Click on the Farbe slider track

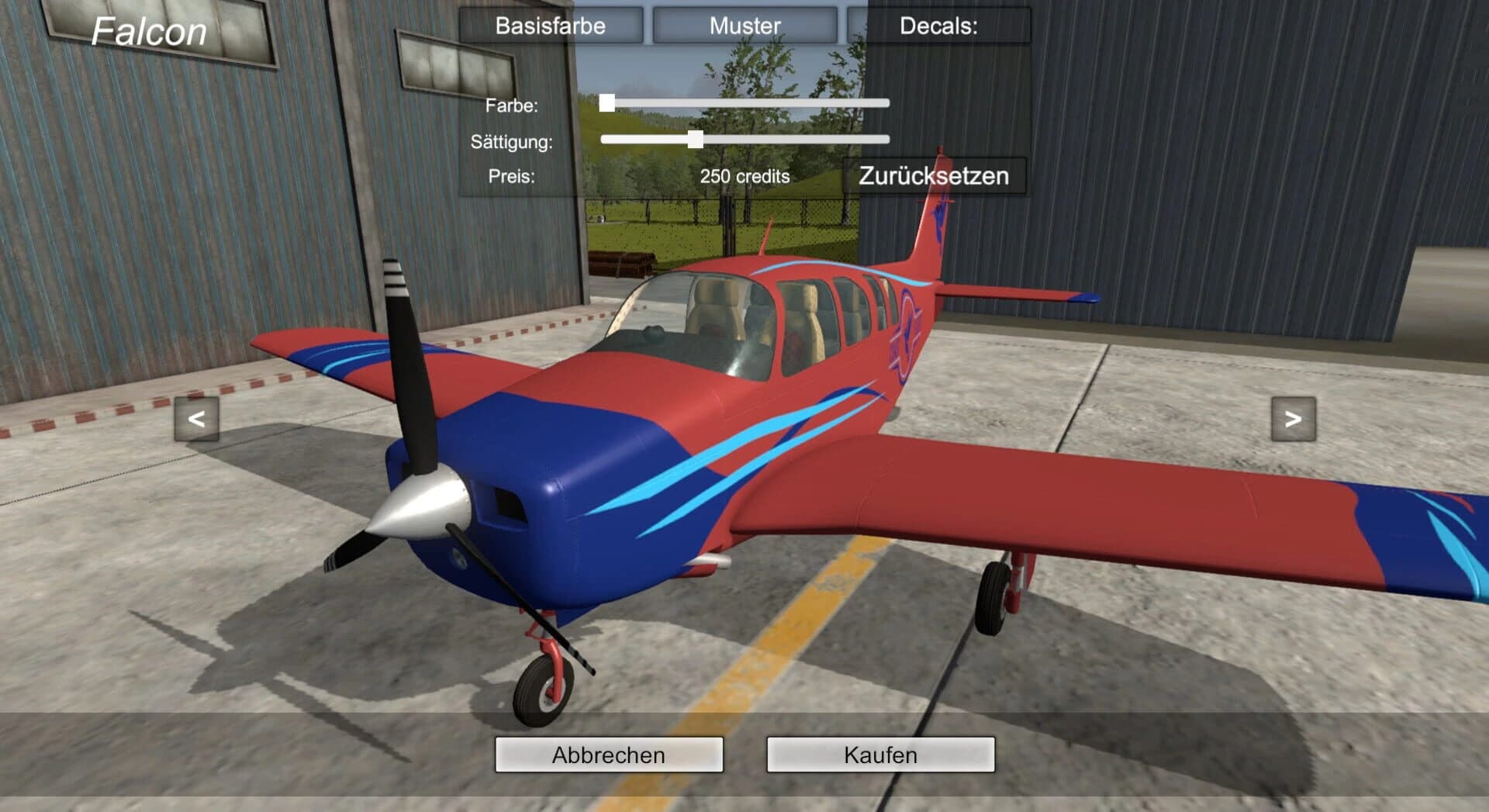(776, 102)
